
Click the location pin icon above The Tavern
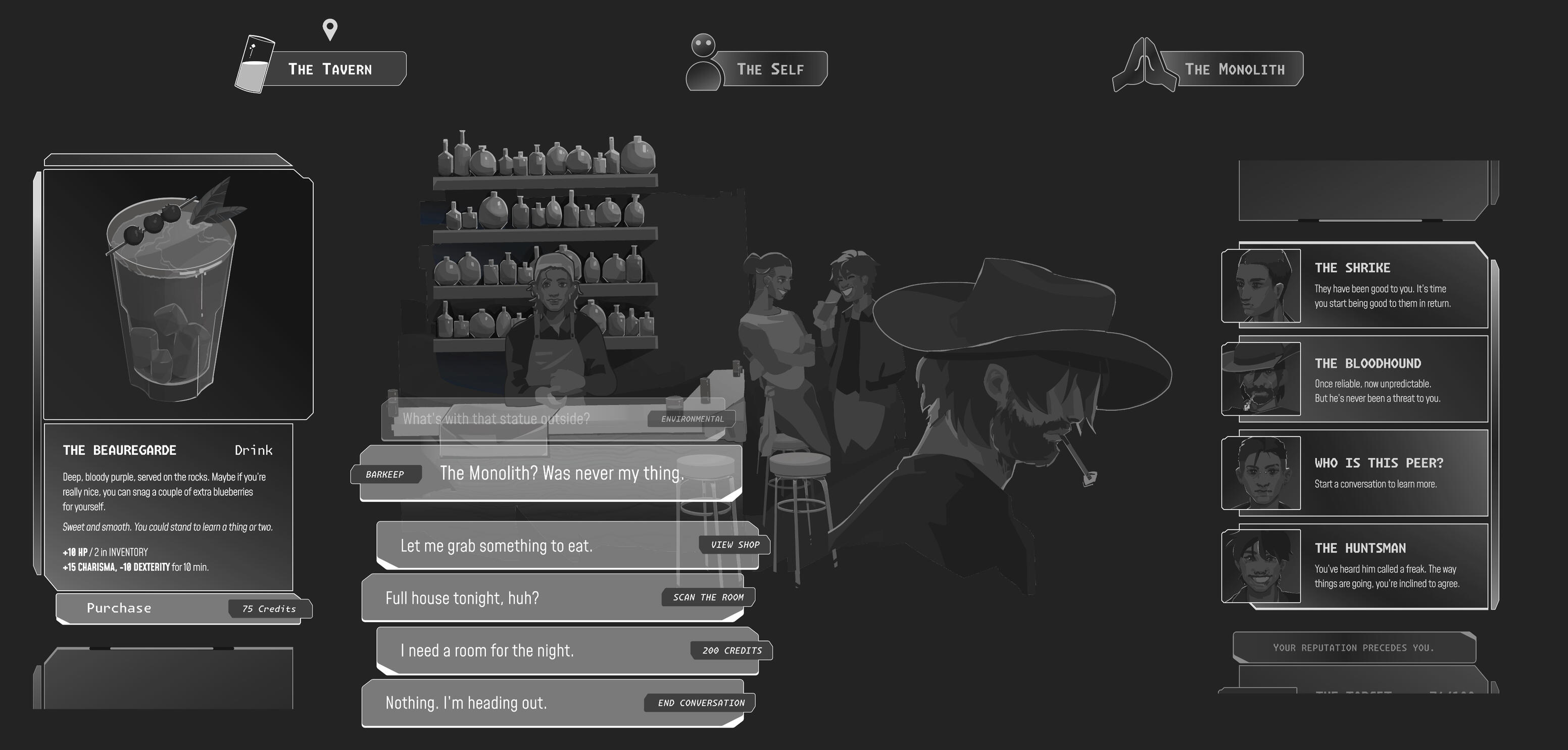point(329,27)
